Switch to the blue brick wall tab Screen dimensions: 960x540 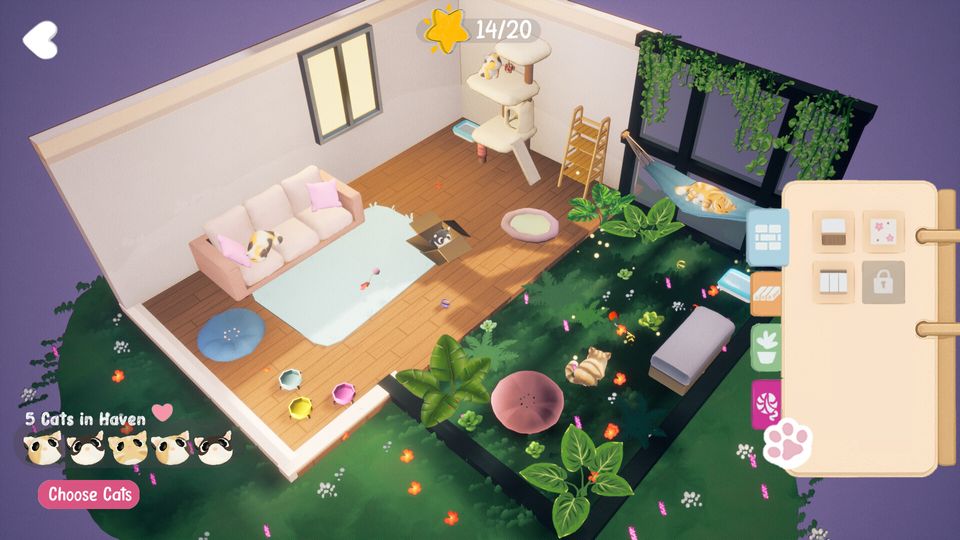(768, 237)
